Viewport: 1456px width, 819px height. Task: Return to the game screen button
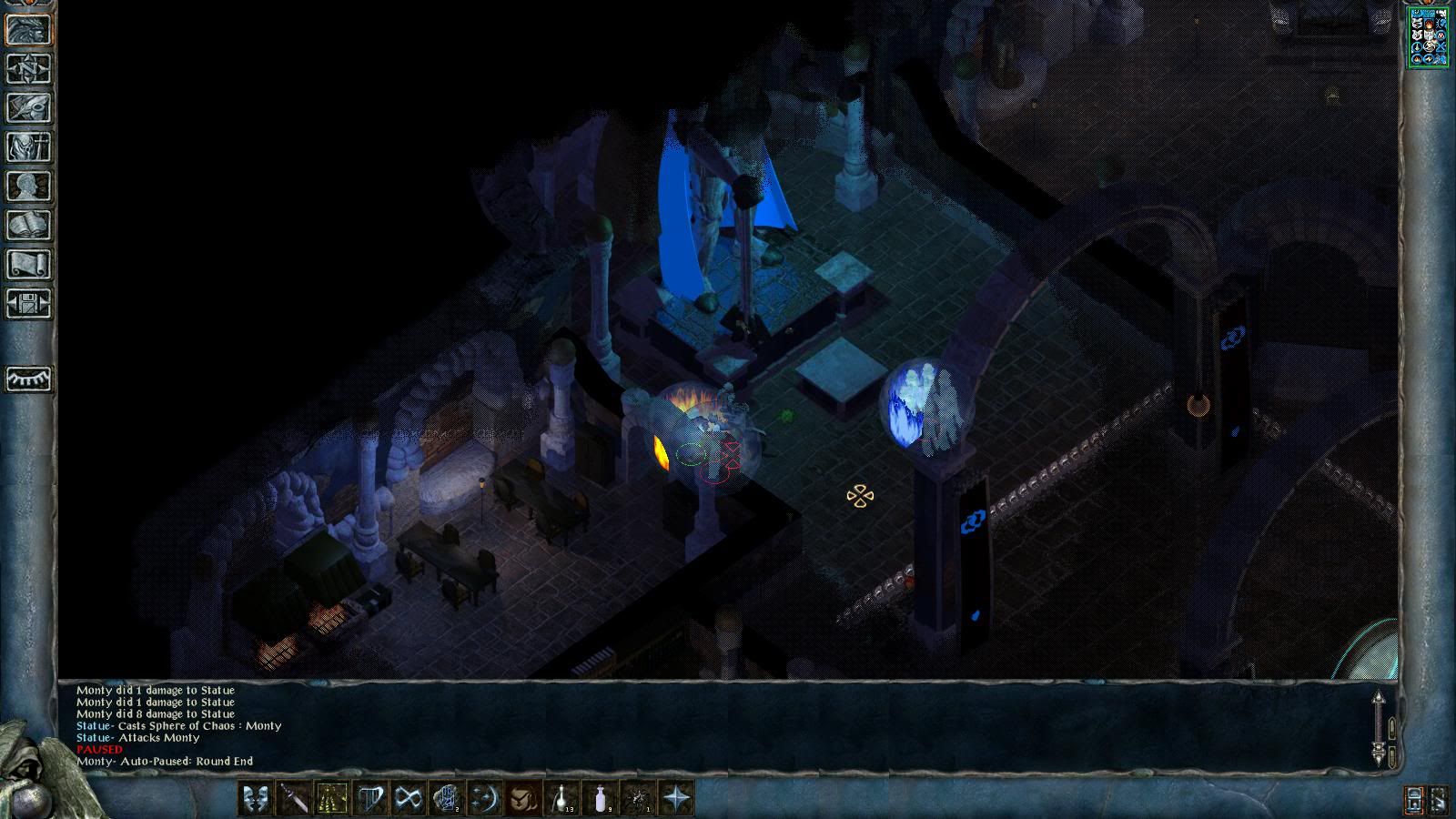click(28, 29)
